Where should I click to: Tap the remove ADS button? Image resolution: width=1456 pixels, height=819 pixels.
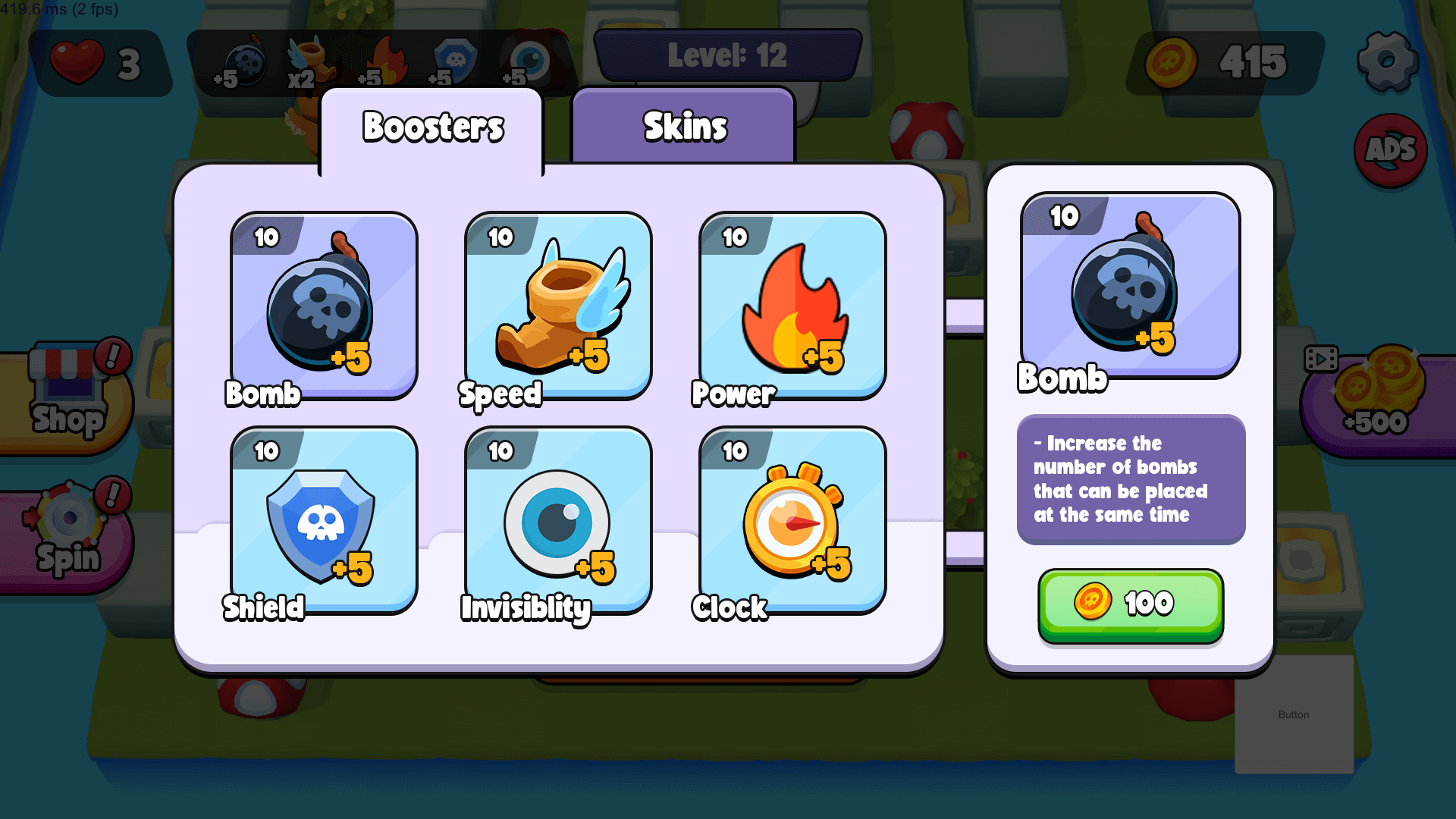click(1390, 150)
